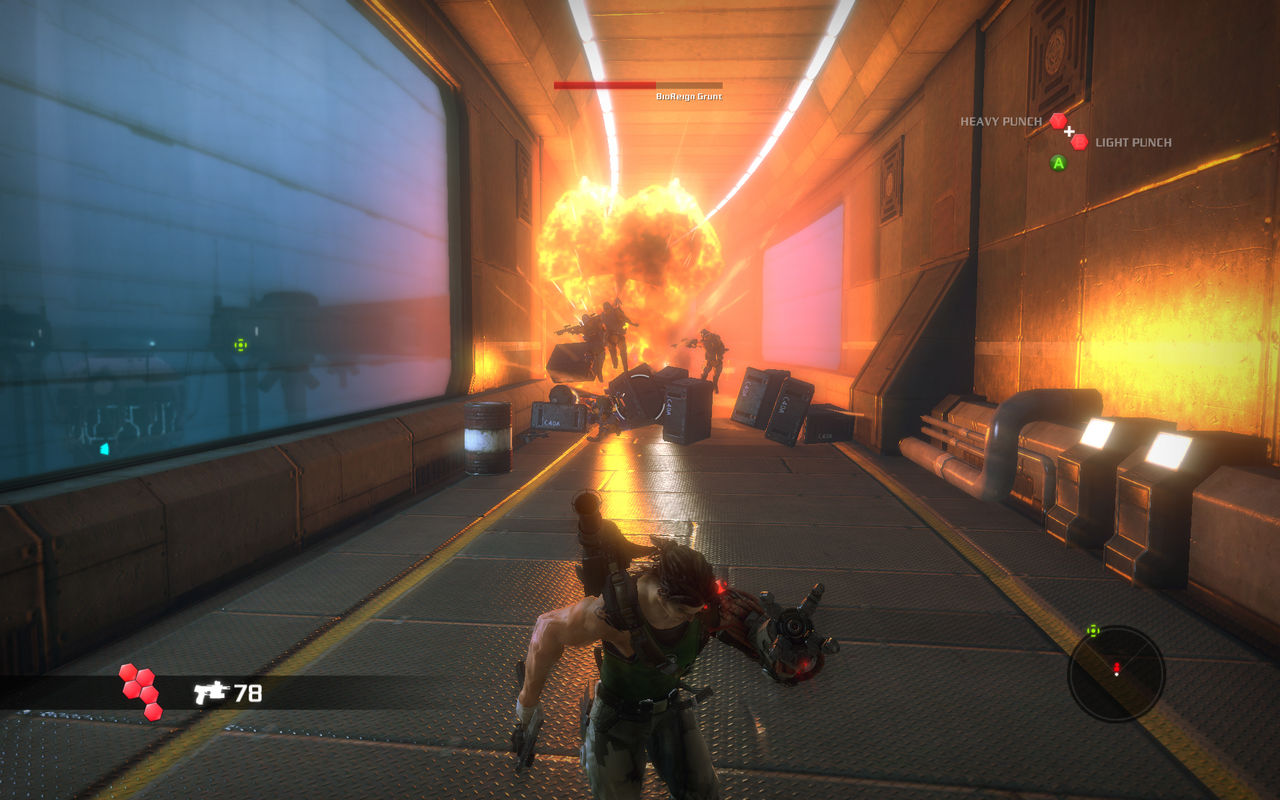
Task: Click the muzzle of the pistol ammo icon
Action: click(x=227, y=688)
